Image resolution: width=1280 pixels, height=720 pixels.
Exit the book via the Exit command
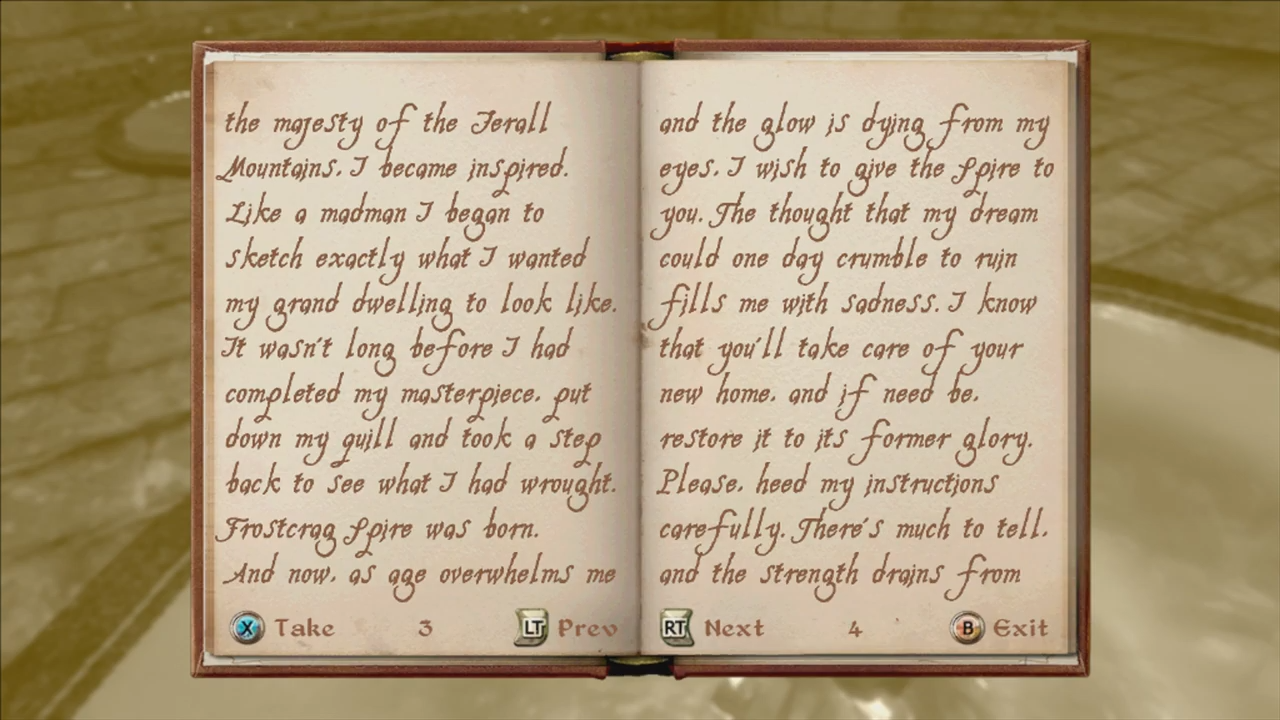1020,628
